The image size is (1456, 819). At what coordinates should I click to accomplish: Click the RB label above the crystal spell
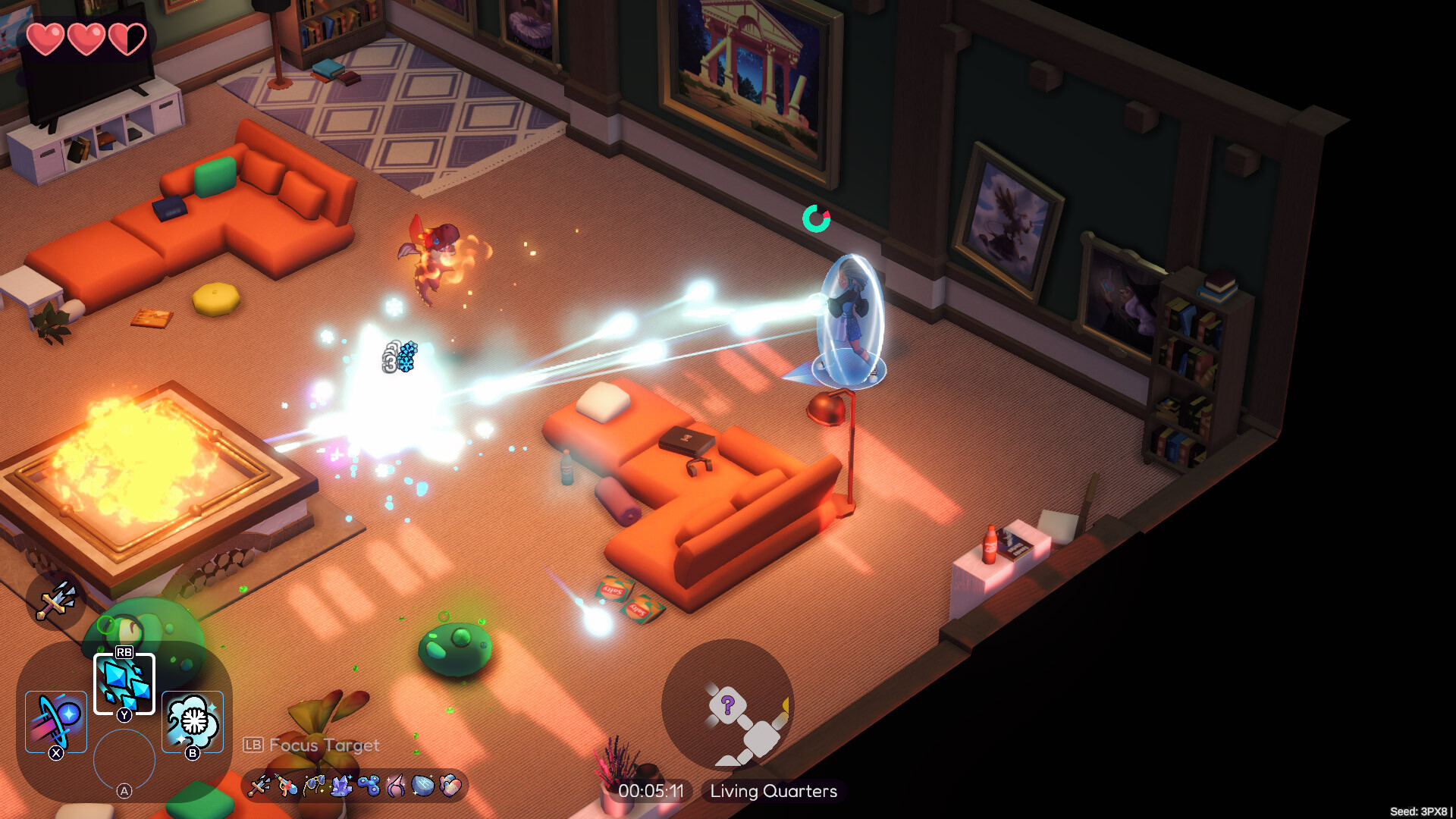click(x=125, y=651)
